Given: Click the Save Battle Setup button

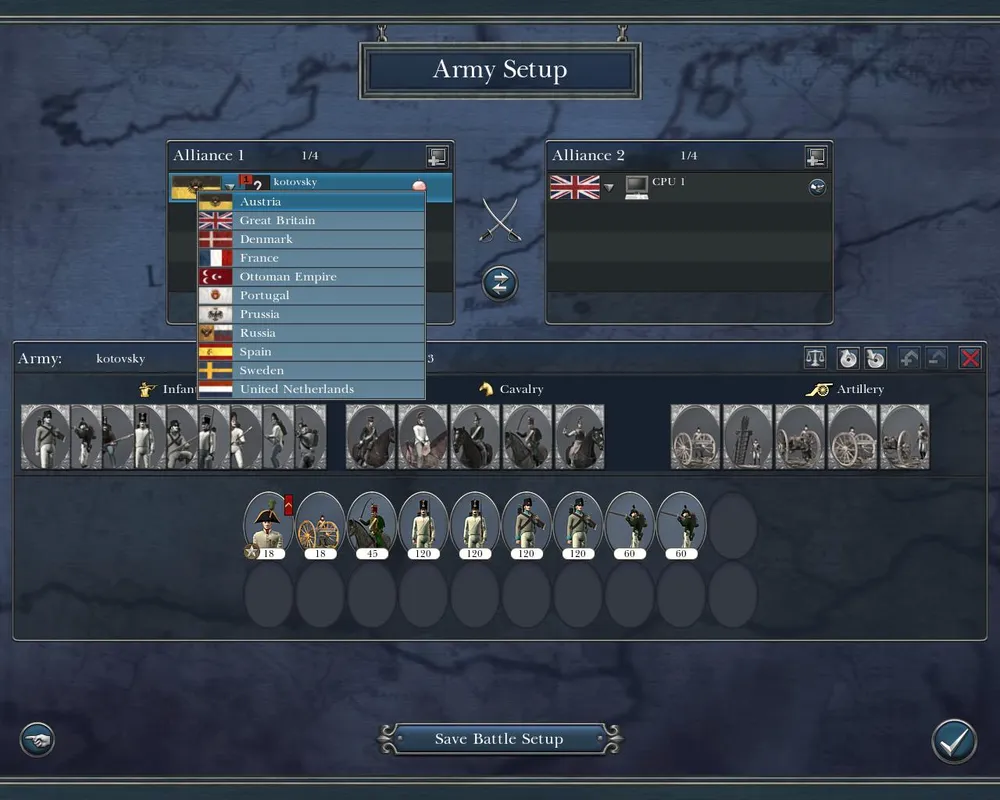Looking at the screenshot, I should click(x=499, y=739).
